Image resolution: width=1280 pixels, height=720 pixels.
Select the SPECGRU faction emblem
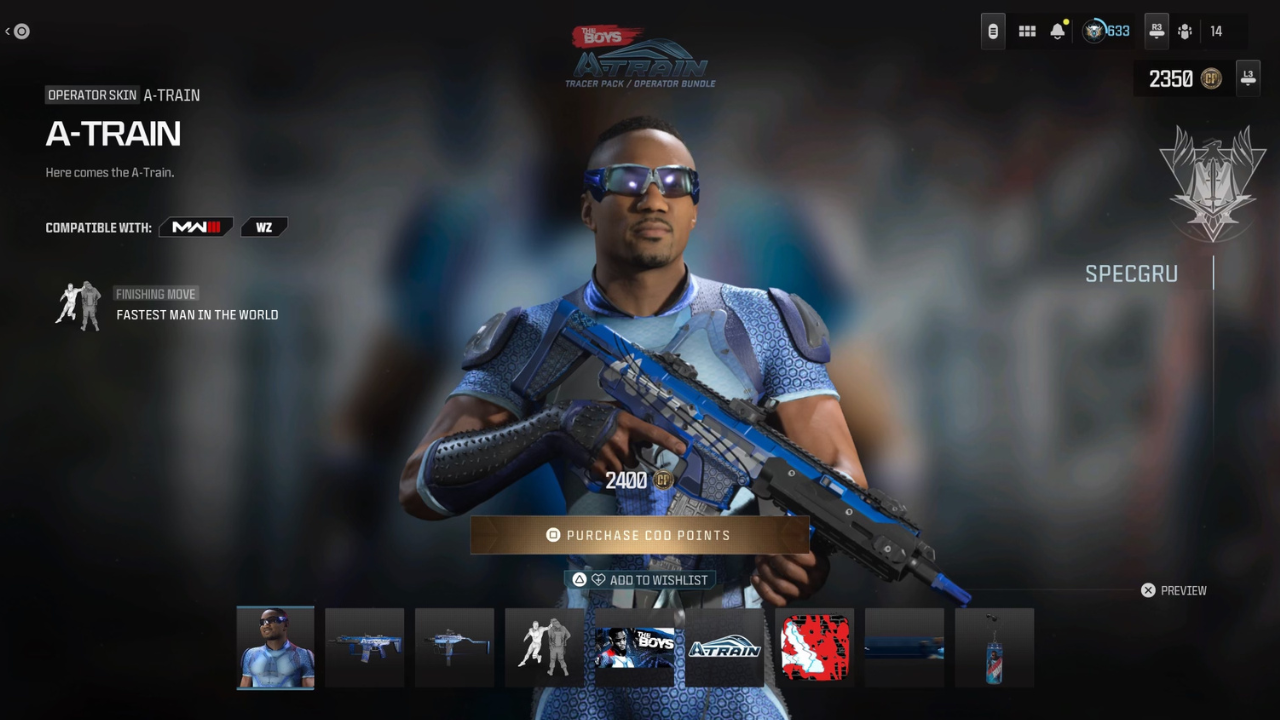tap(1212, 185)
